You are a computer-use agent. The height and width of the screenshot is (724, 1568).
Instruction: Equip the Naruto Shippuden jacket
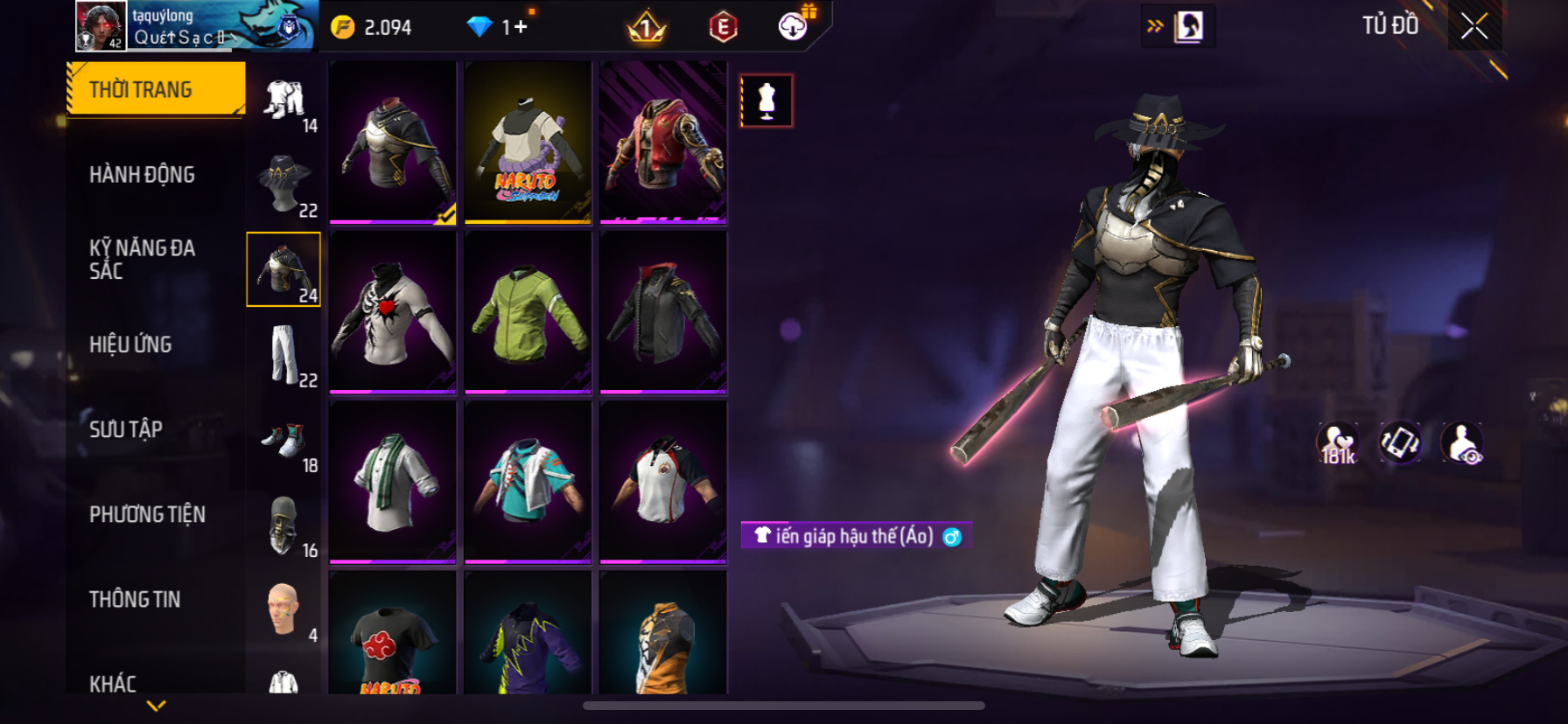click(528, 143)
